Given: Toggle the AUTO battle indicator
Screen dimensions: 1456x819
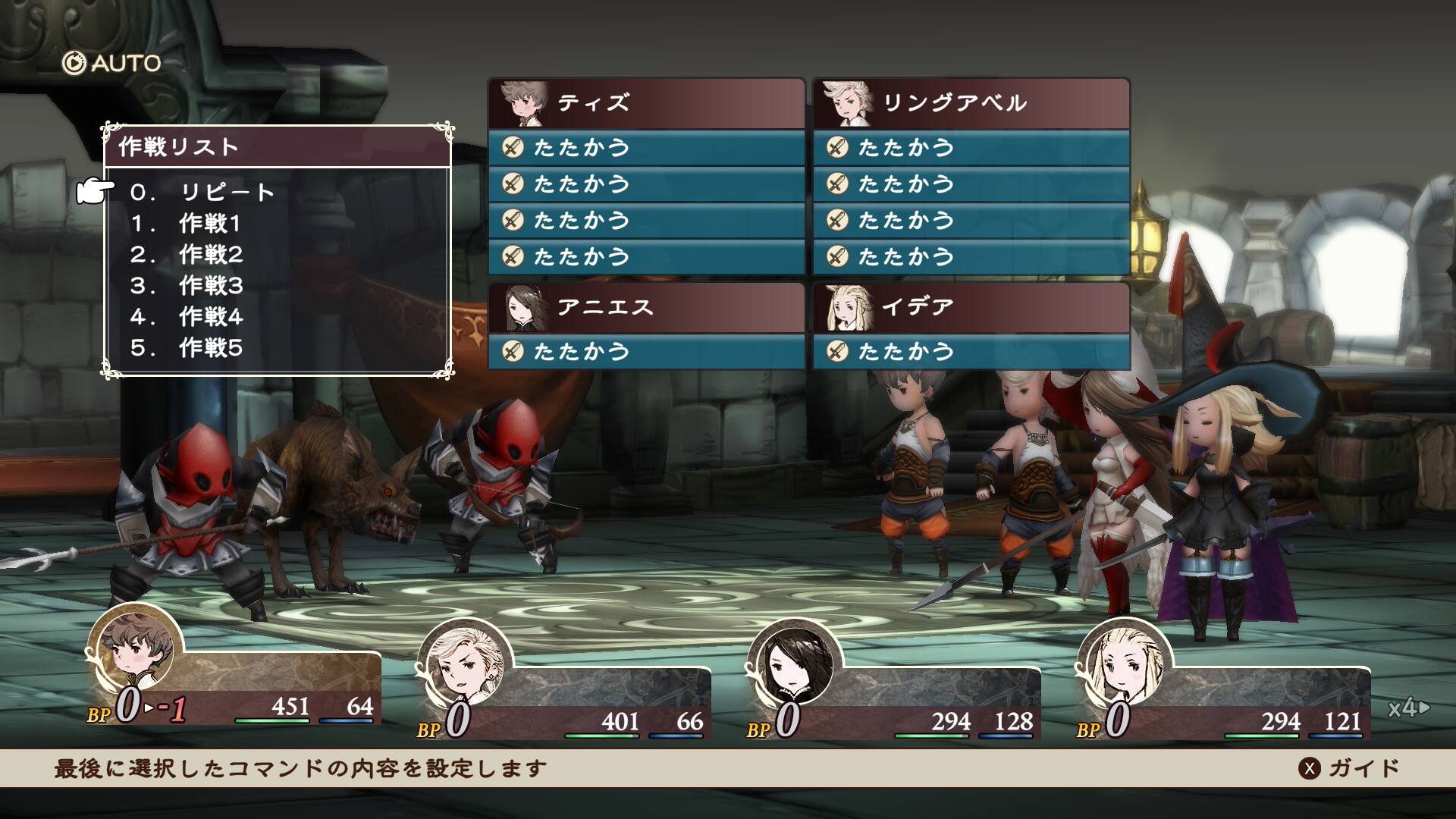Looking at the screenshot, I should pos(112,63).
